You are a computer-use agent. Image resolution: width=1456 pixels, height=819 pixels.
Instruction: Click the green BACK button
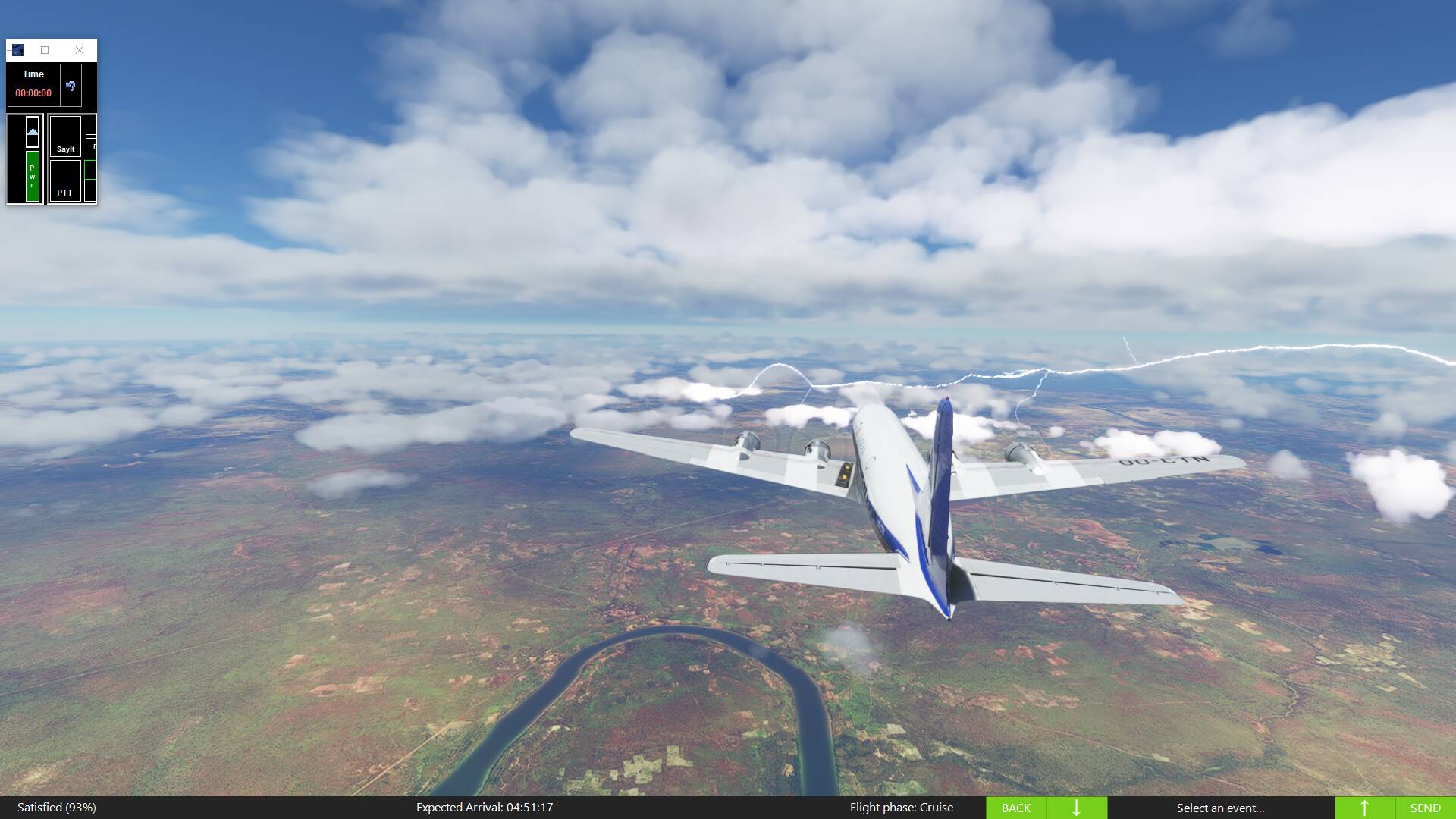tap(1015, 808)
